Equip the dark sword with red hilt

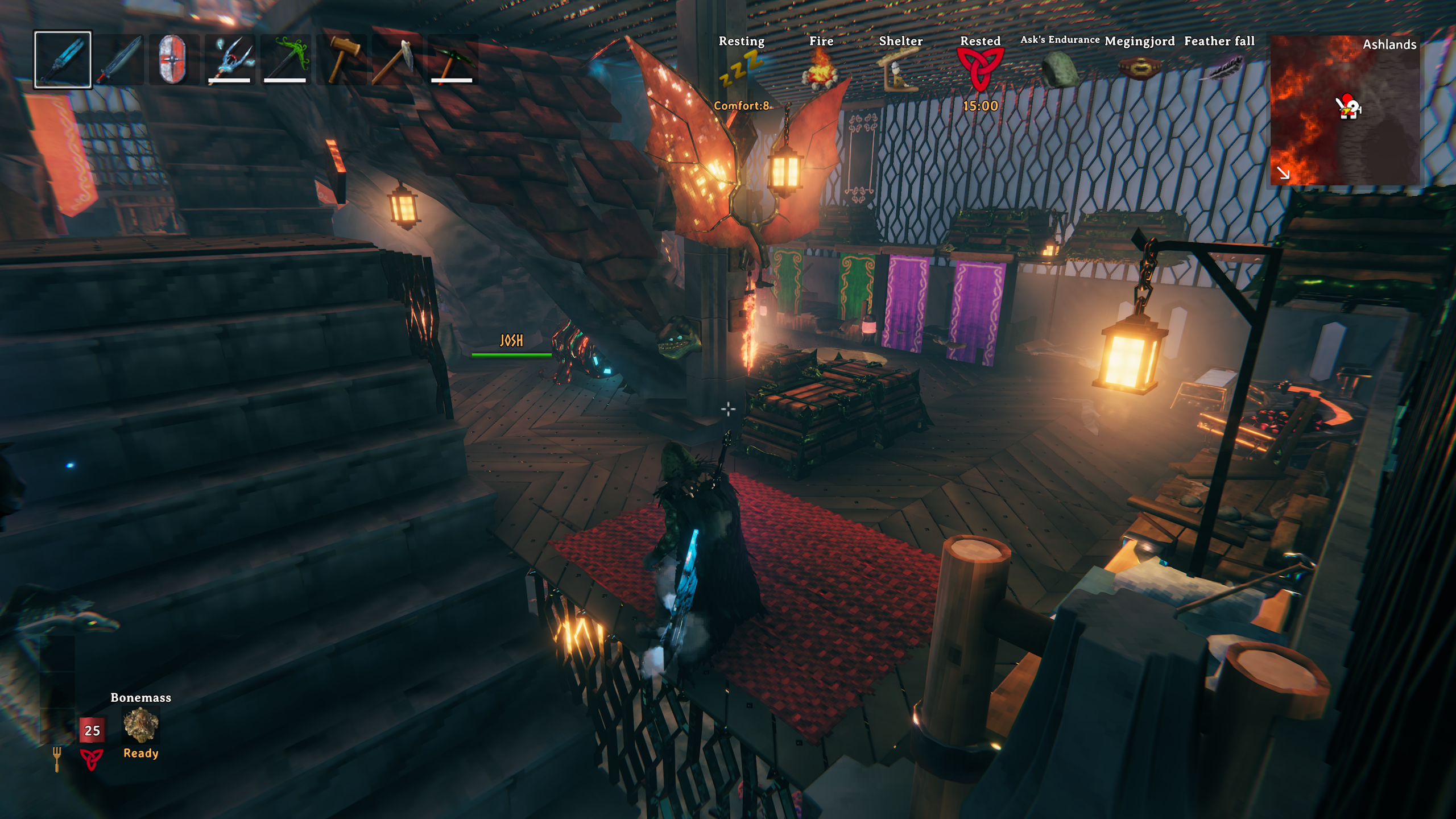(118, 60)
